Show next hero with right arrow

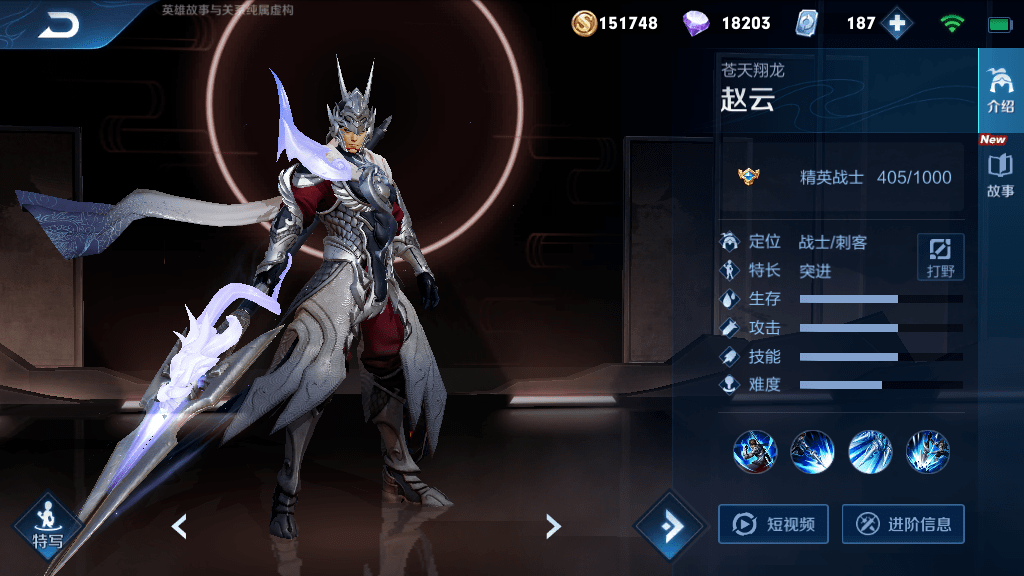[553, 526]
